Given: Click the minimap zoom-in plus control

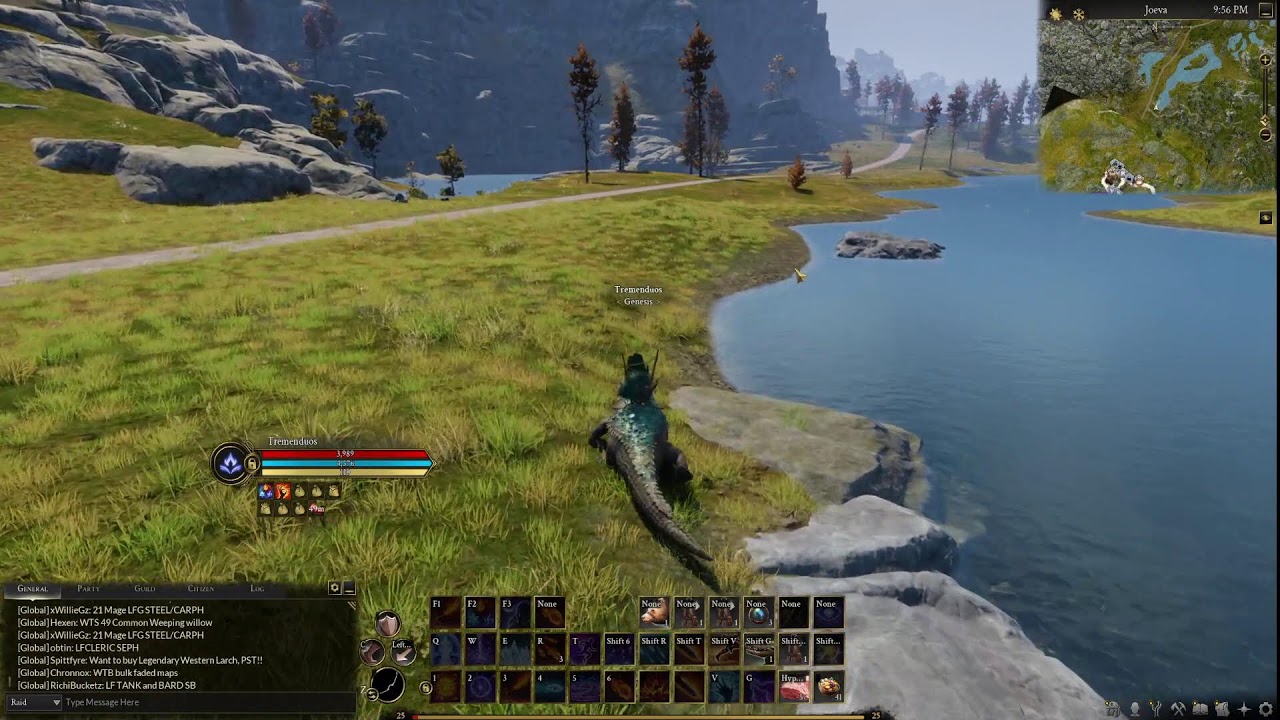Looking at the screenshot, I should pos(1265,62).
